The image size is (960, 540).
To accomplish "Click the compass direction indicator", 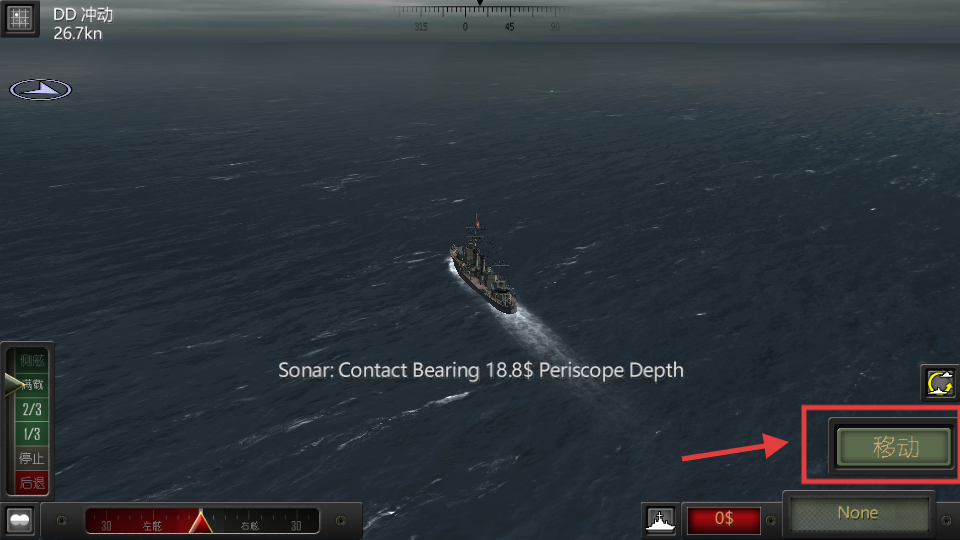I will [x=41, y=90].
